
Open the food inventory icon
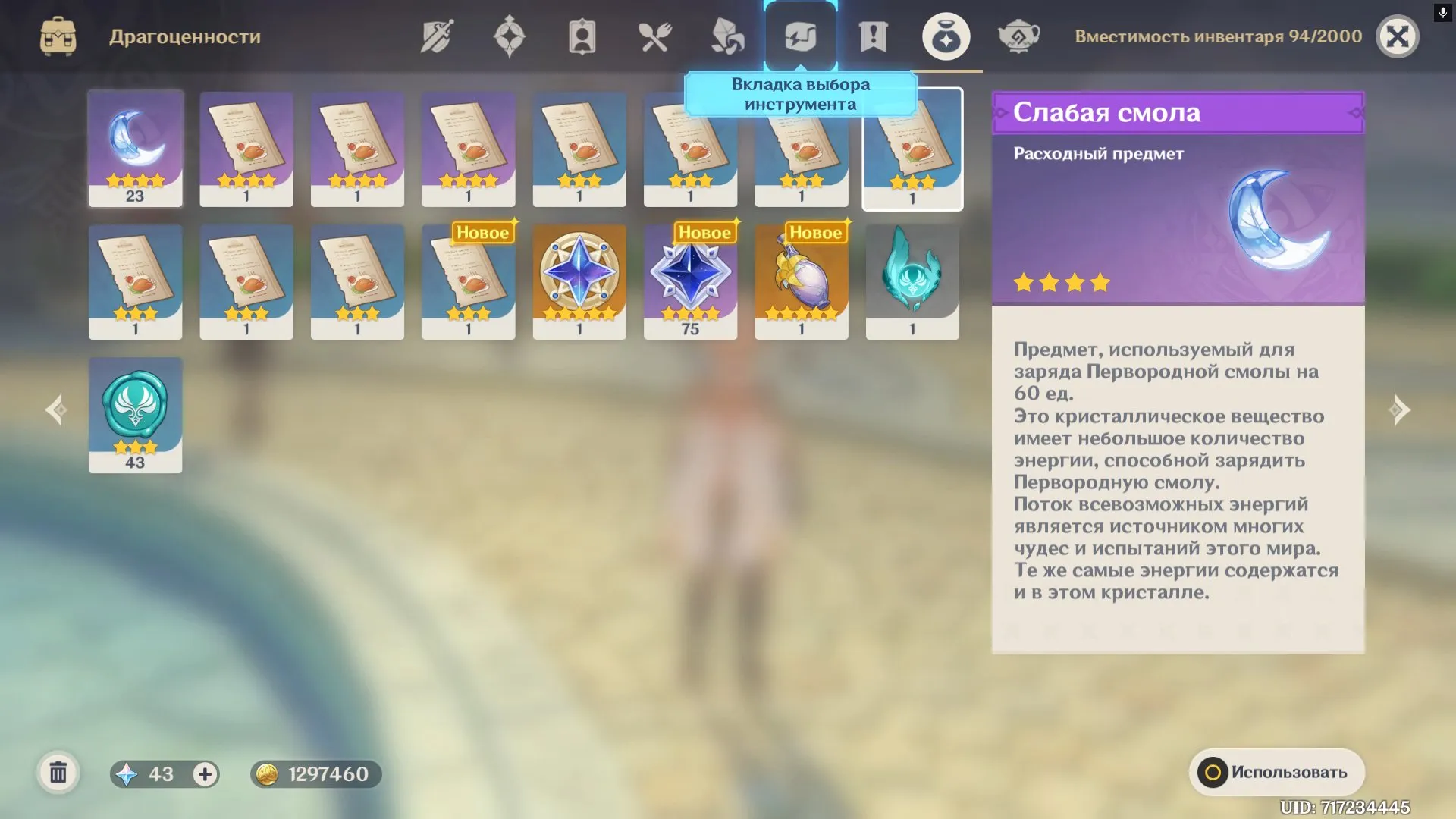coord(654,35)
